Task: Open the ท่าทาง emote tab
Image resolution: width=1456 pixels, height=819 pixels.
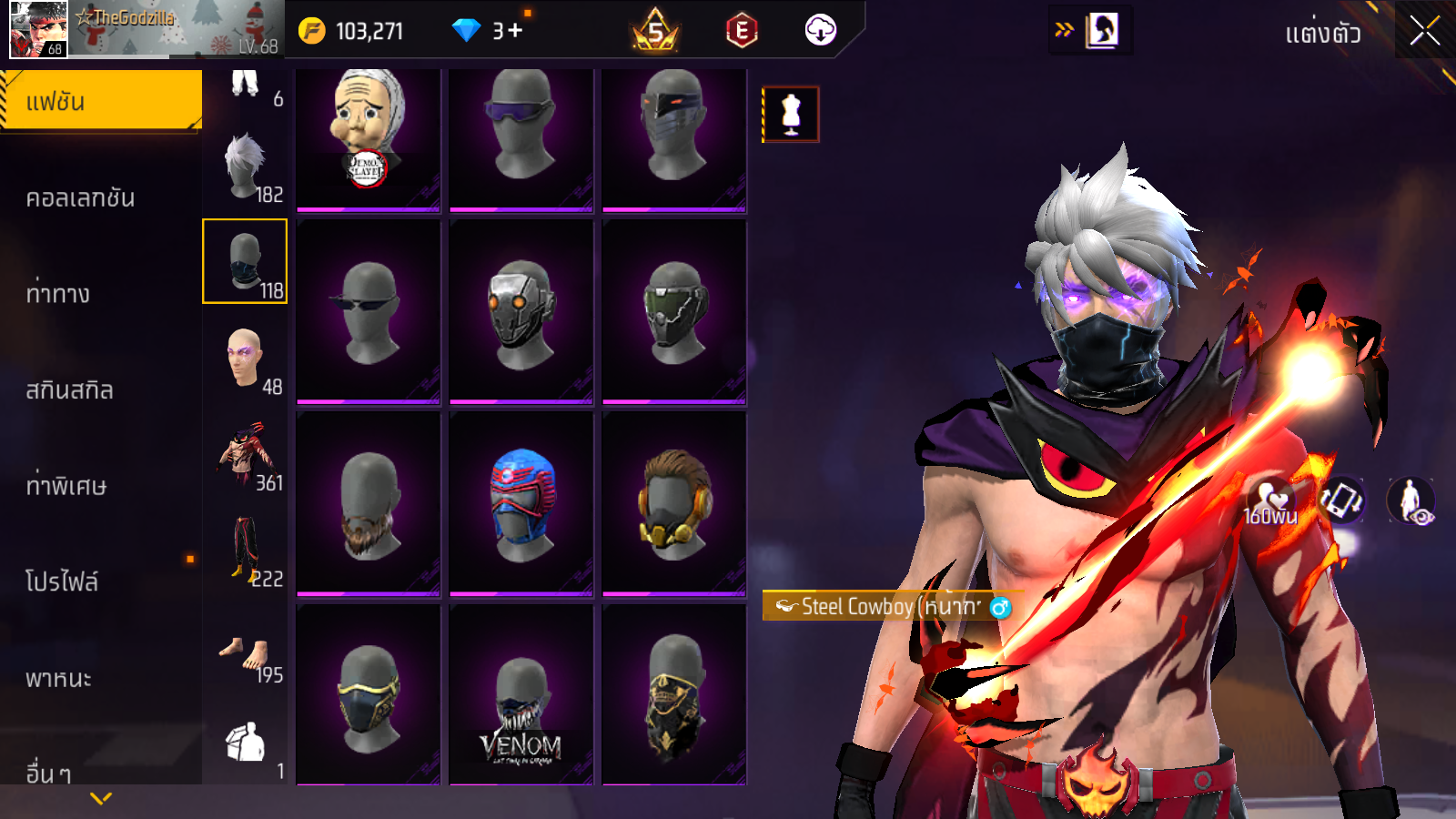Action: pyautogui.click(x=58, y=293)
